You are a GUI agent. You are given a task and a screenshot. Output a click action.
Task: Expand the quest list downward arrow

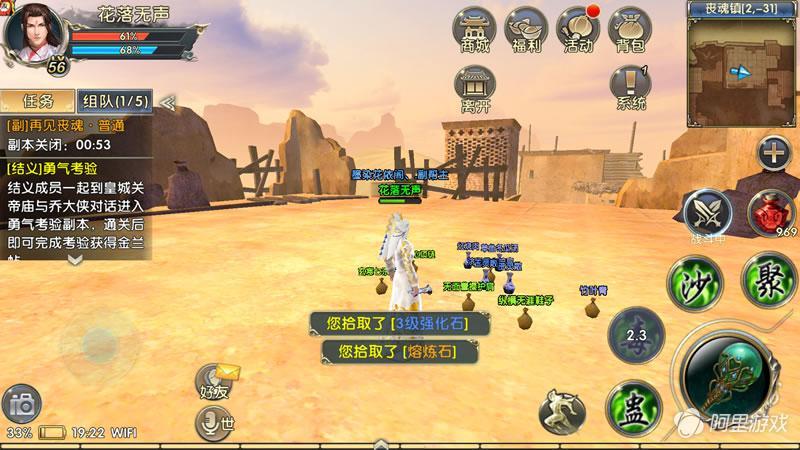coord(75,258)
